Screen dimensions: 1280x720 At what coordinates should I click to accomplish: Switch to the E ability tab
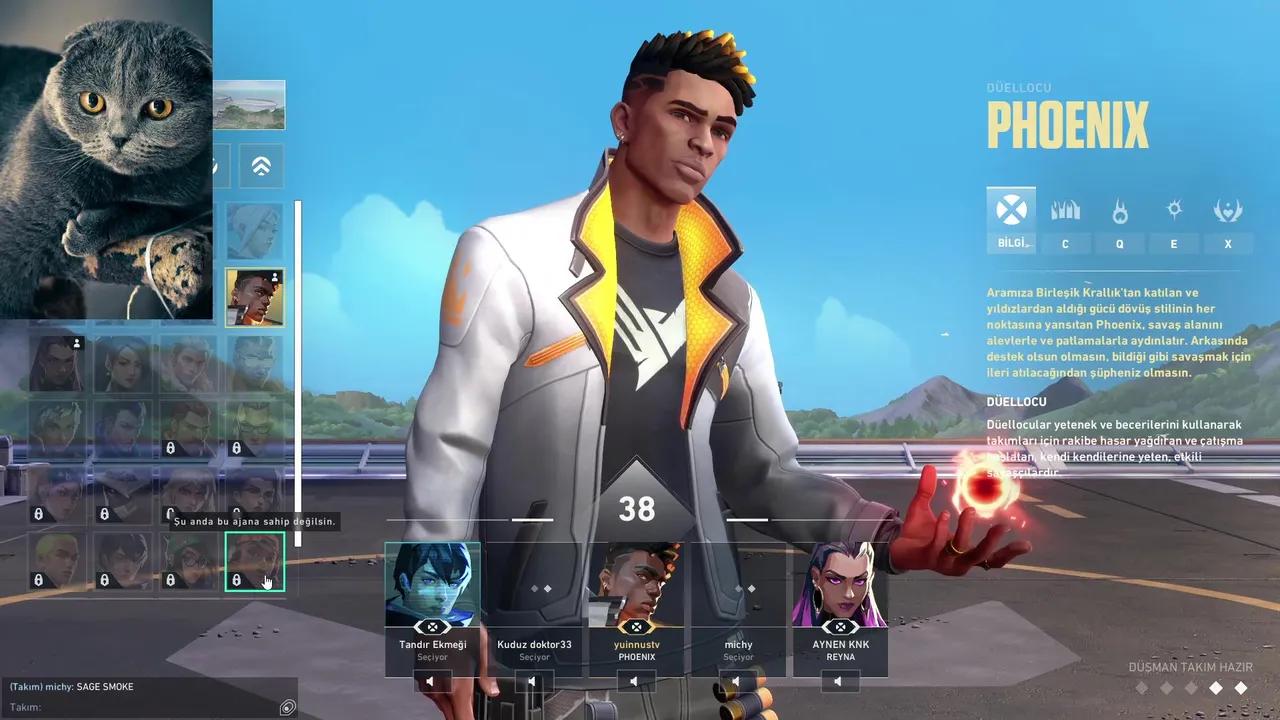point(1174,243)
